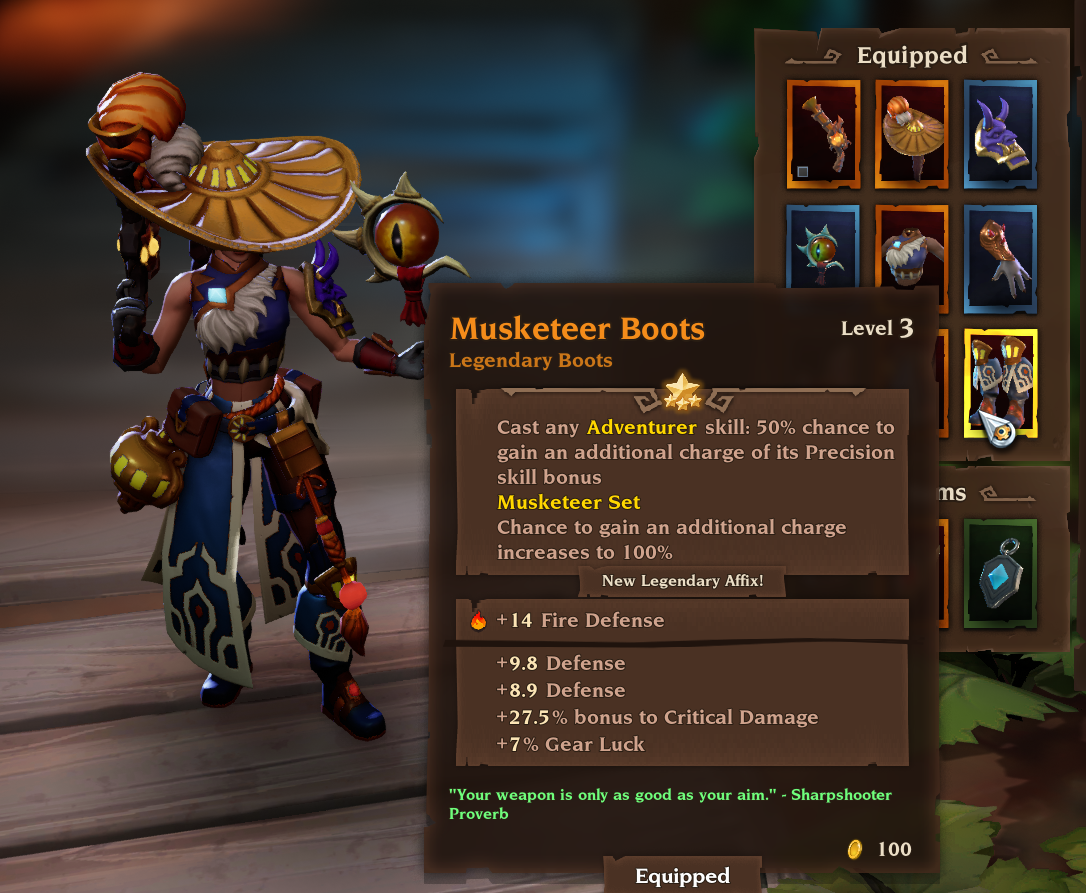Select the purple horned shoulder armor slot
The width and height of the screenshot is (1086, 893).
(1000, 134)
